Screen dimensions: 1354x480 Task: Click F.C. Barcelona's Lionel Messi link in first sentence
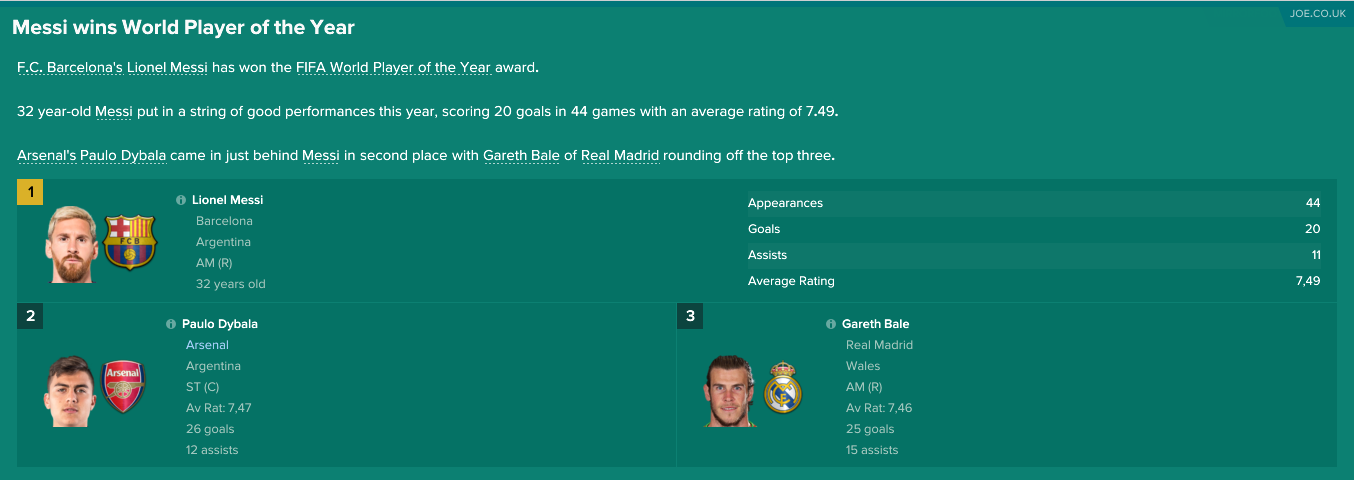click(x=112, y=68)
